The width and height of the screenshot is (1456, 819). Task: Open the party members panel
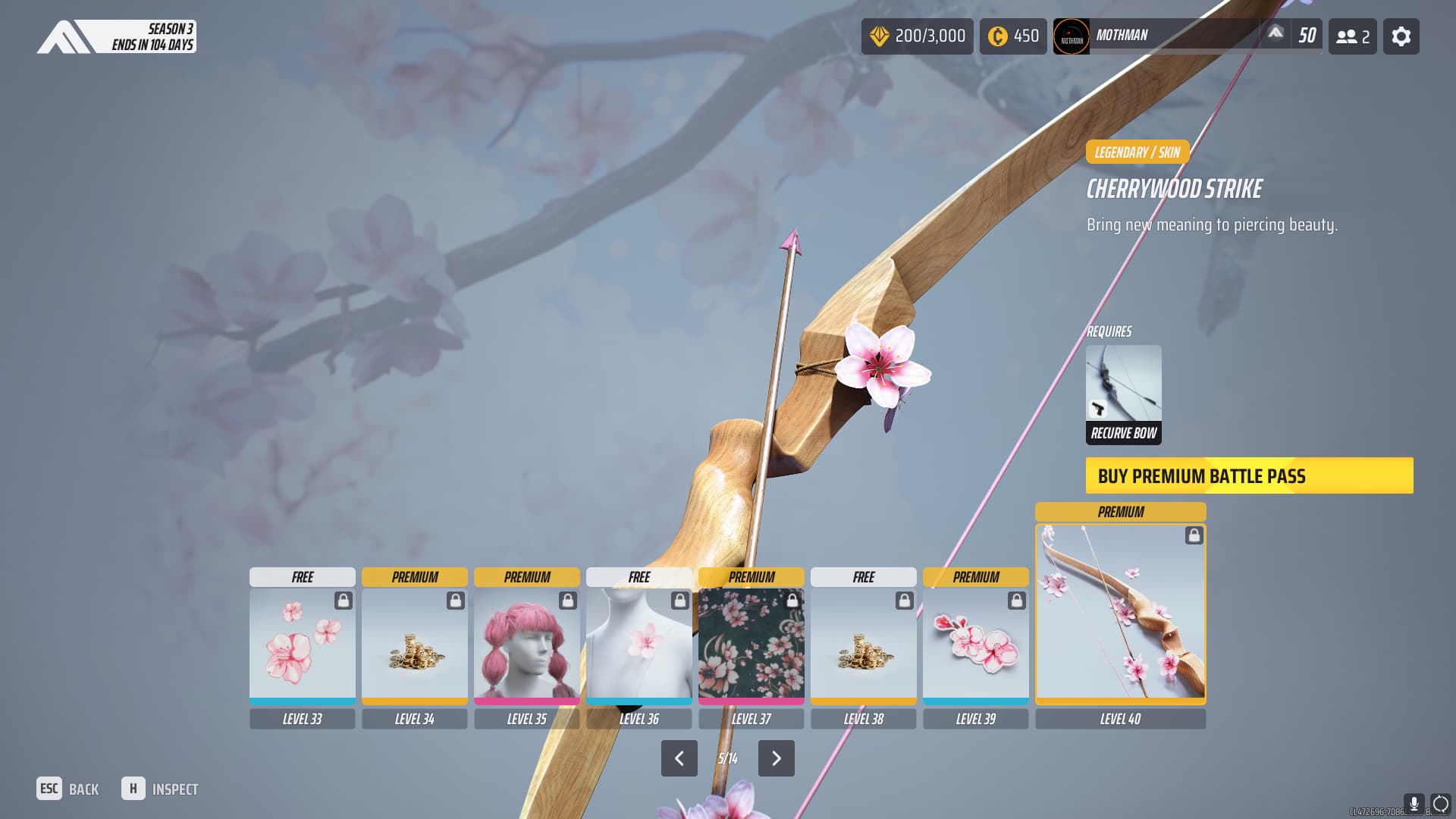tap(1352, 36)
